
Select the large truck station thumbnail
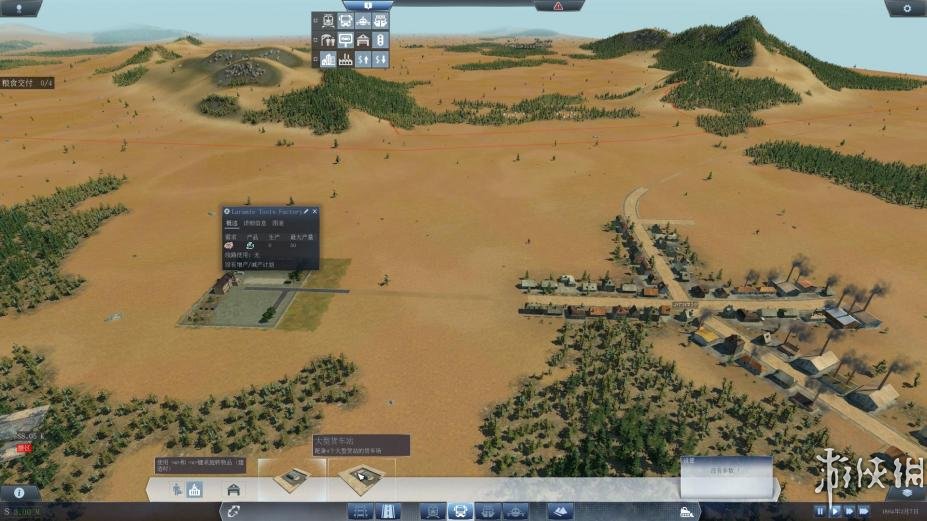tap(361, 477)
